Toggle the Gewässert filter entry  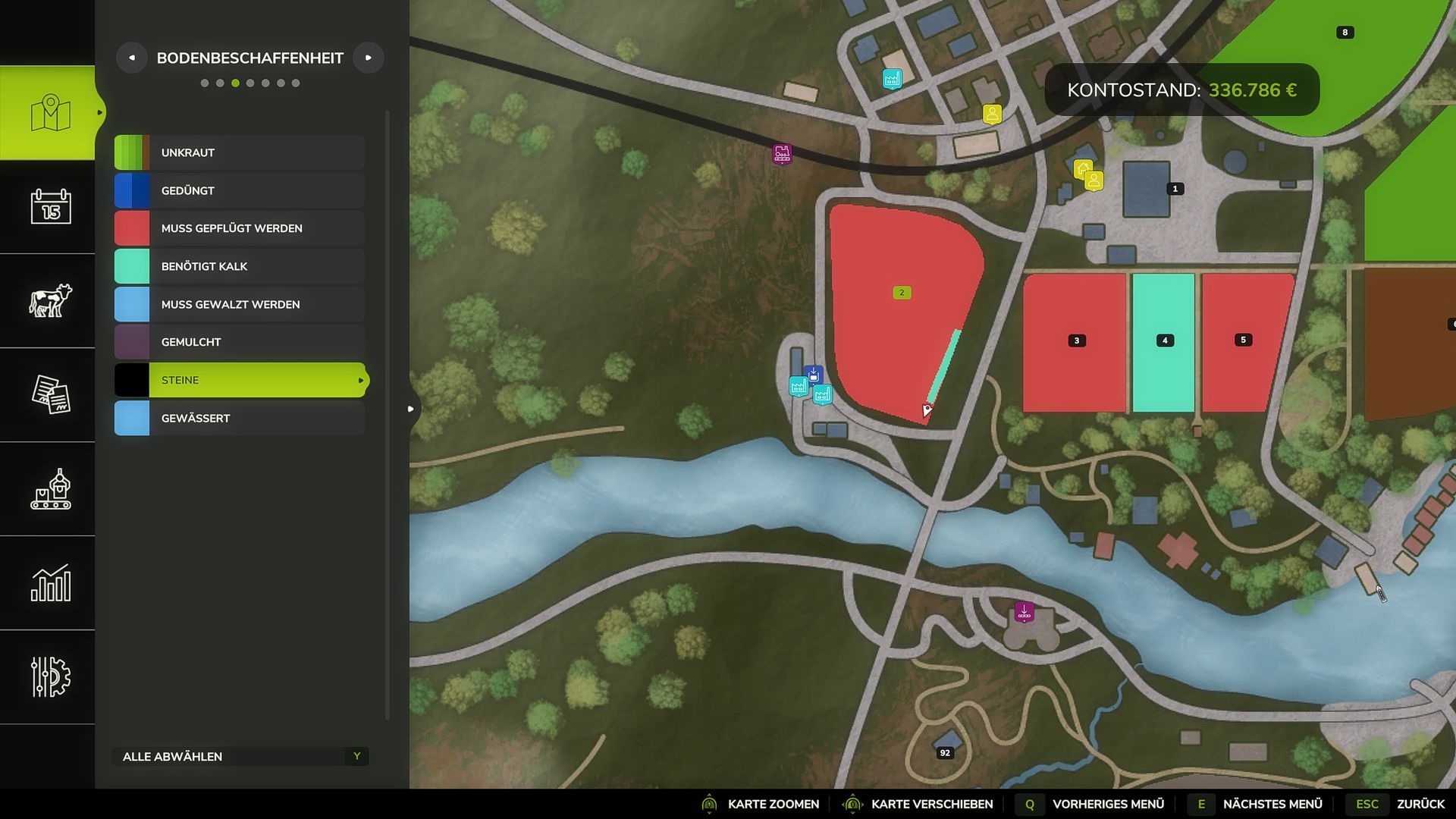tap(240, 418)
